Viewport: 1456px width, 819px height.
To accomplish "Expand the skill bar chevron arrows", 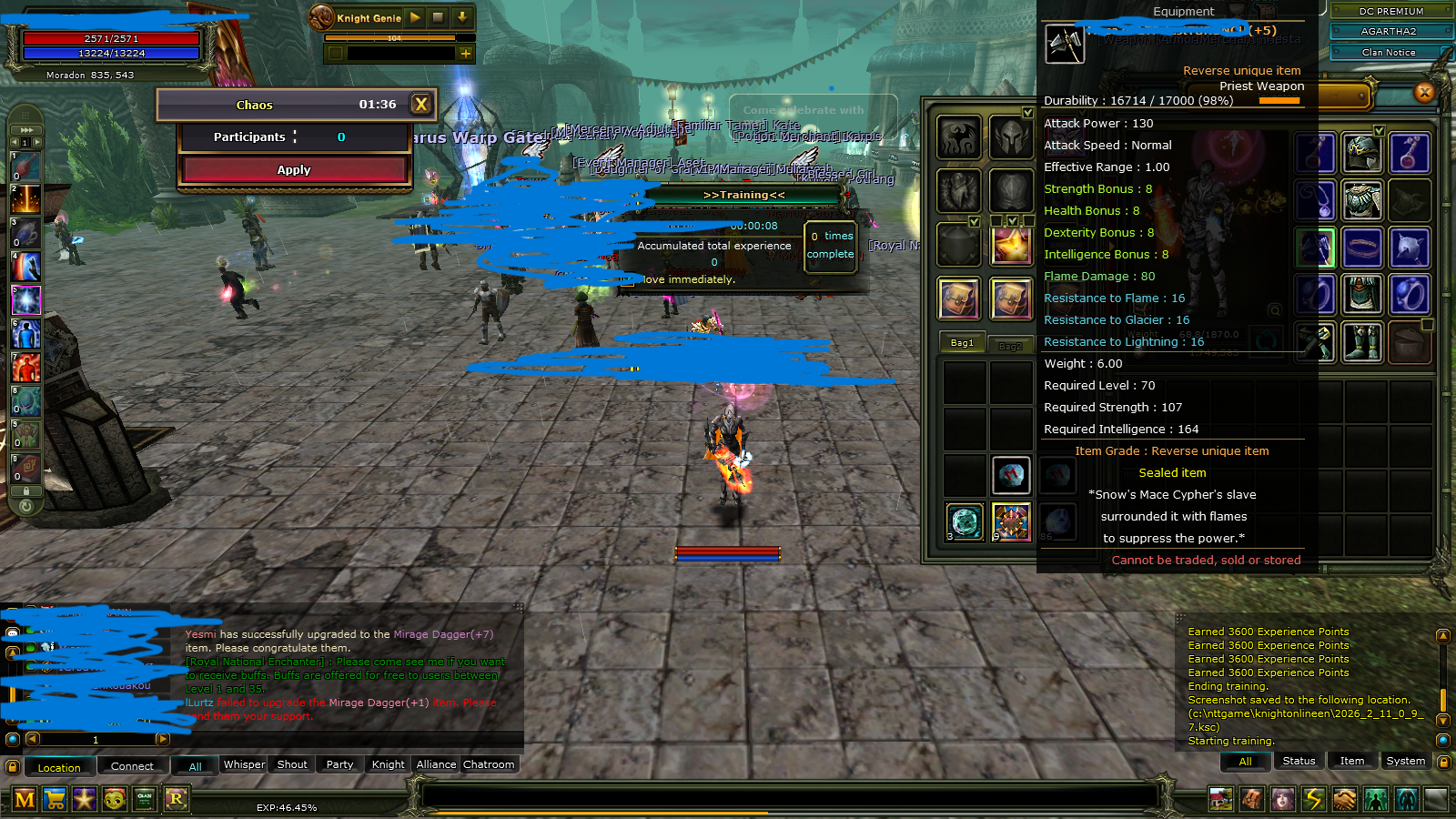I will pos(25,129).
